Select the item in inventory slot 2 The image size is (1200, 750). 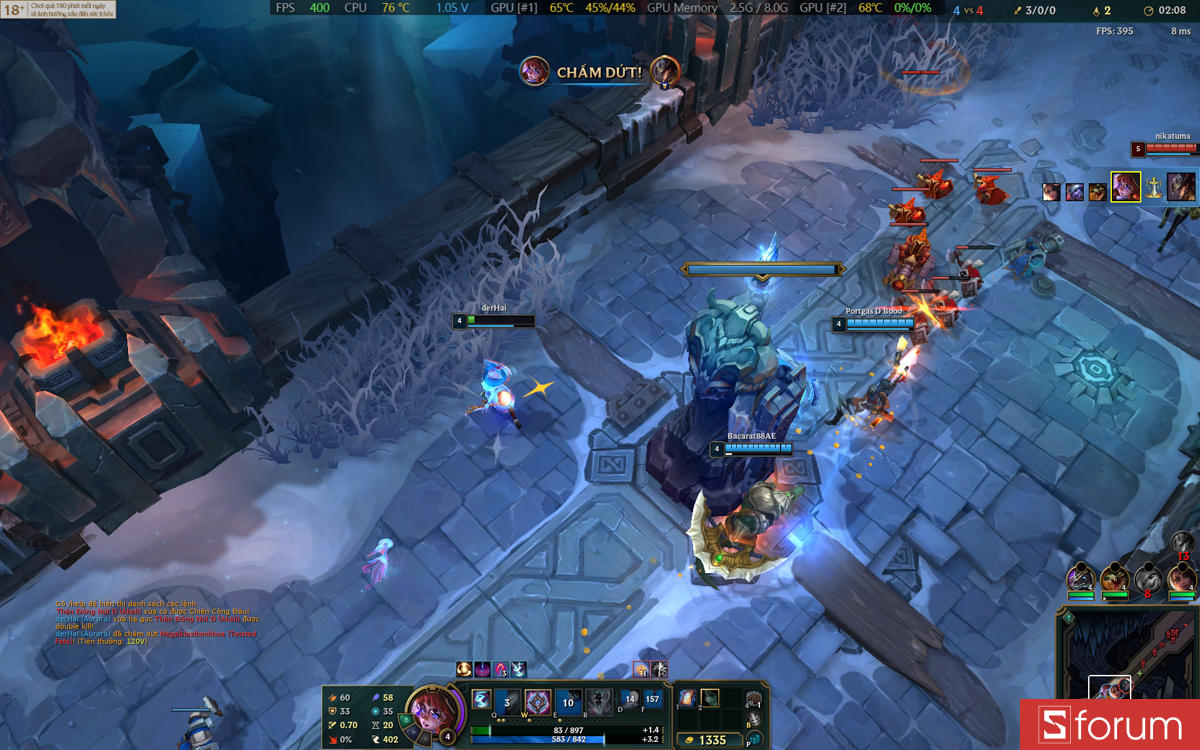point(710,698)
